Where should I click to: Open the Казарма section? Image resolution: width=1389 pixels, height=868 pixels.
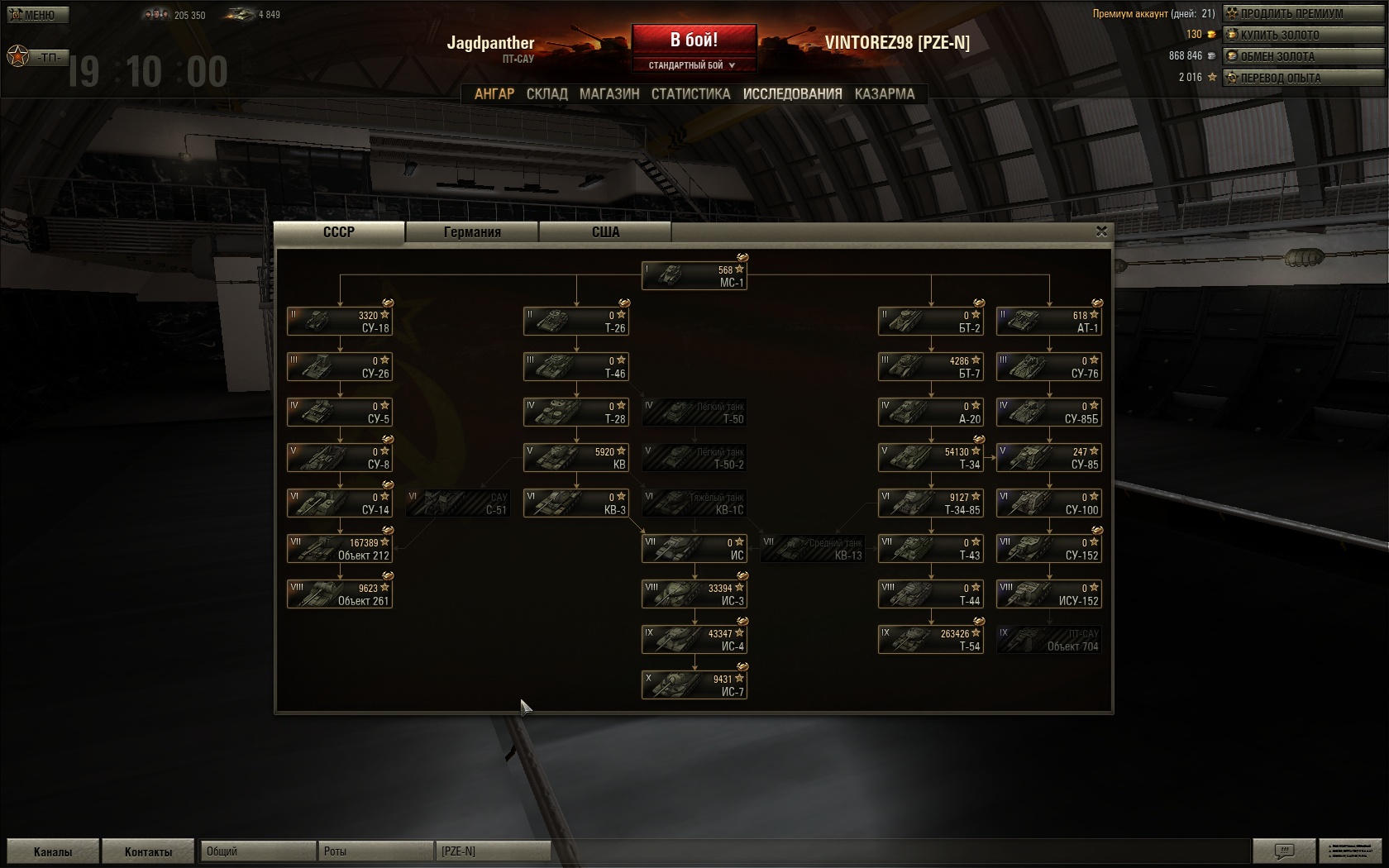pyautogui.click(x=885, y=94)
